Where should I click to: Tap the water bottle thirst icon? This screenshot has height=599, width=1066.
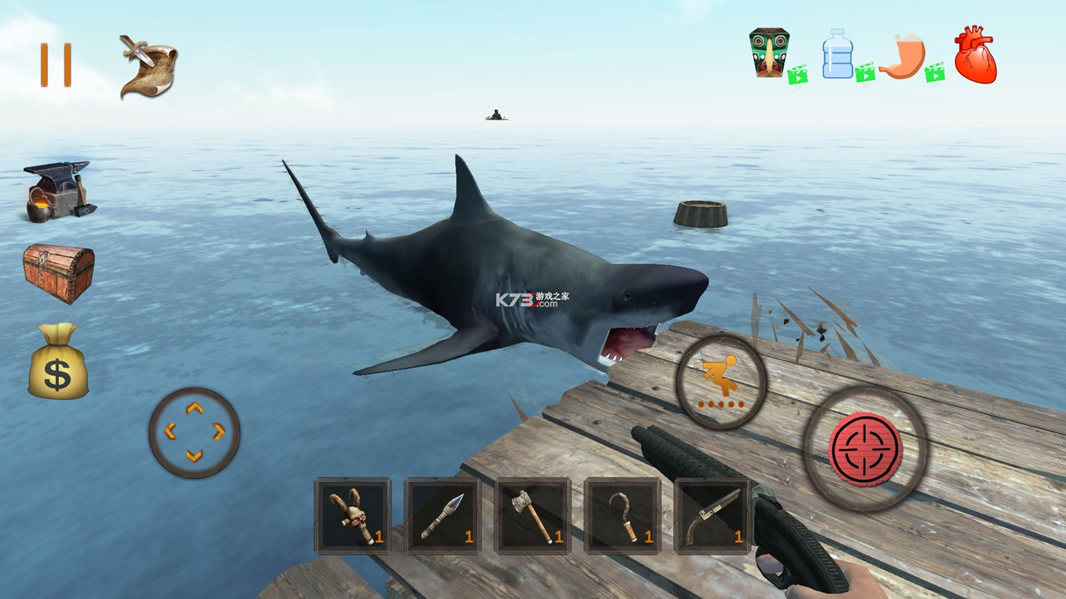(x=838, y=54)
